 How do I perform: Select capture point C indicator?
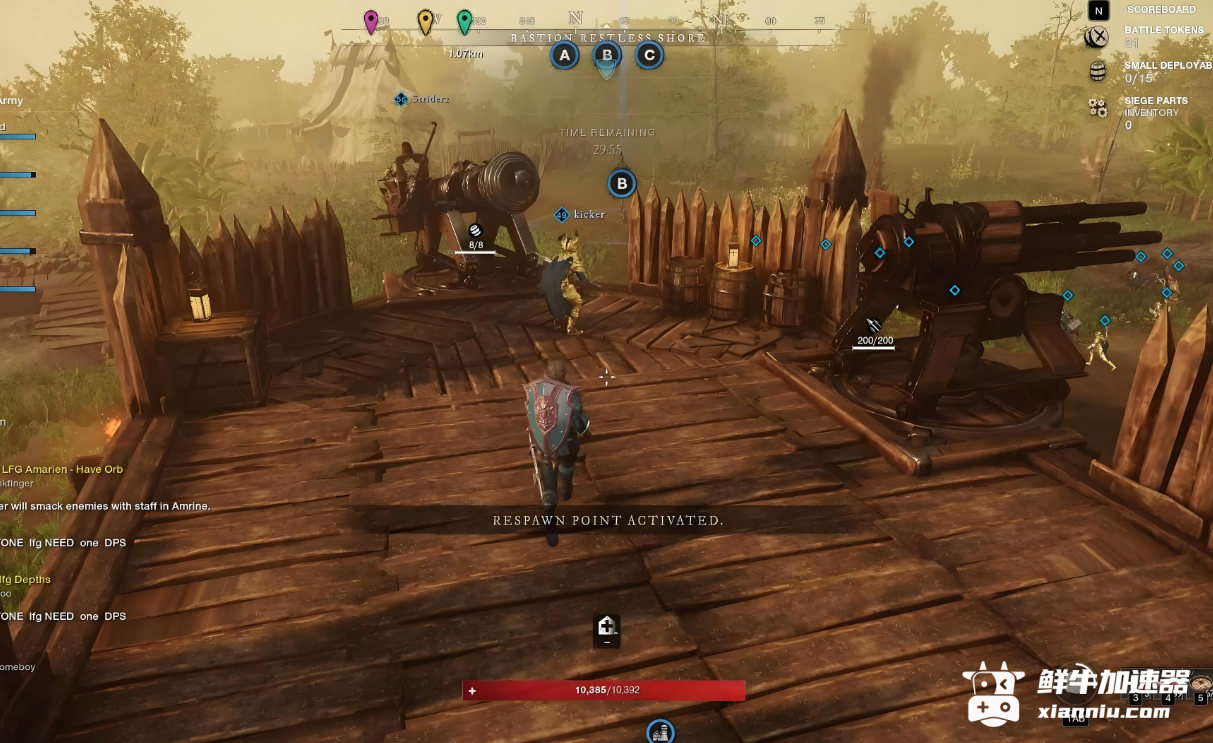(649, 55)
